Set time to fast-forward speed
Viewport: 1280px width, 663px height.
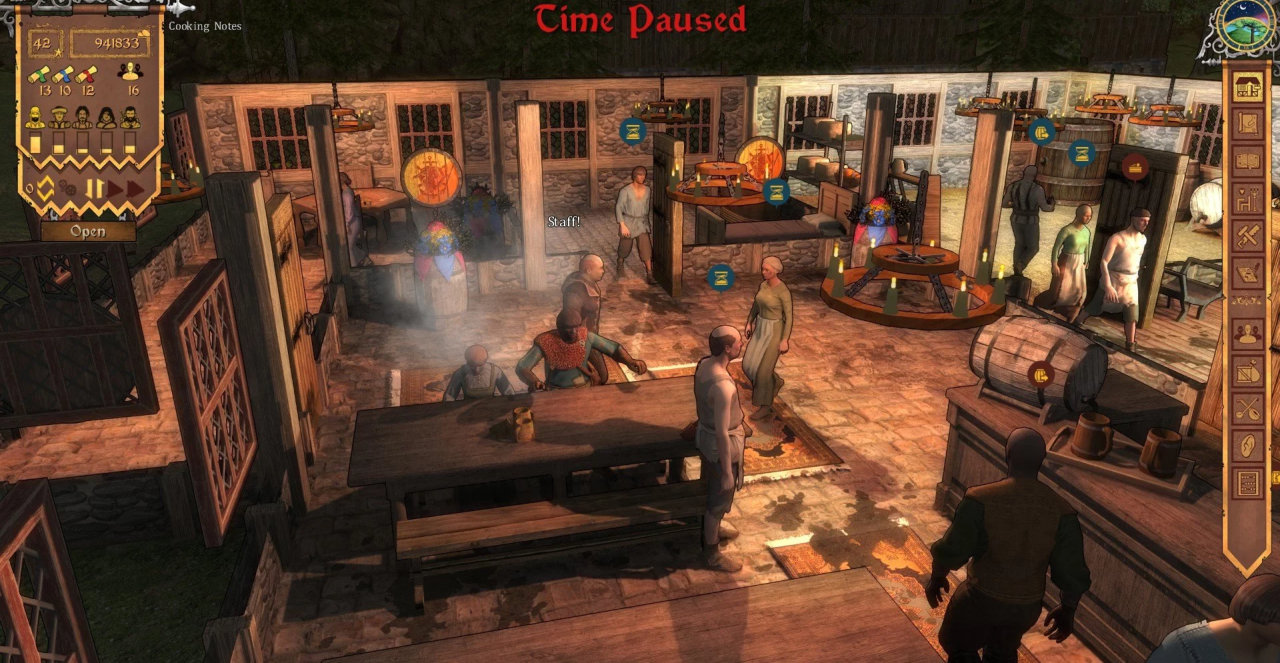pos(135,188)
